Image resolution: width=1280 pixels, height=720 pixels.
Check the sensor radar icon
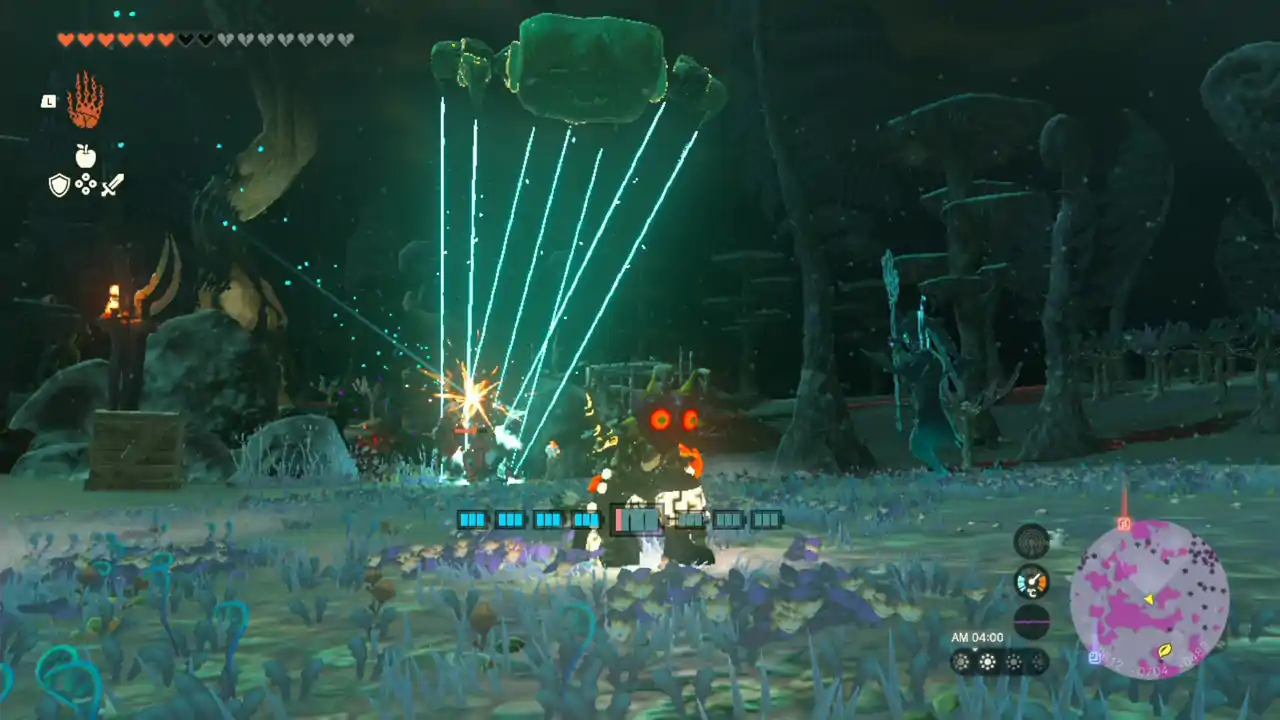[x=1031, y=541]
